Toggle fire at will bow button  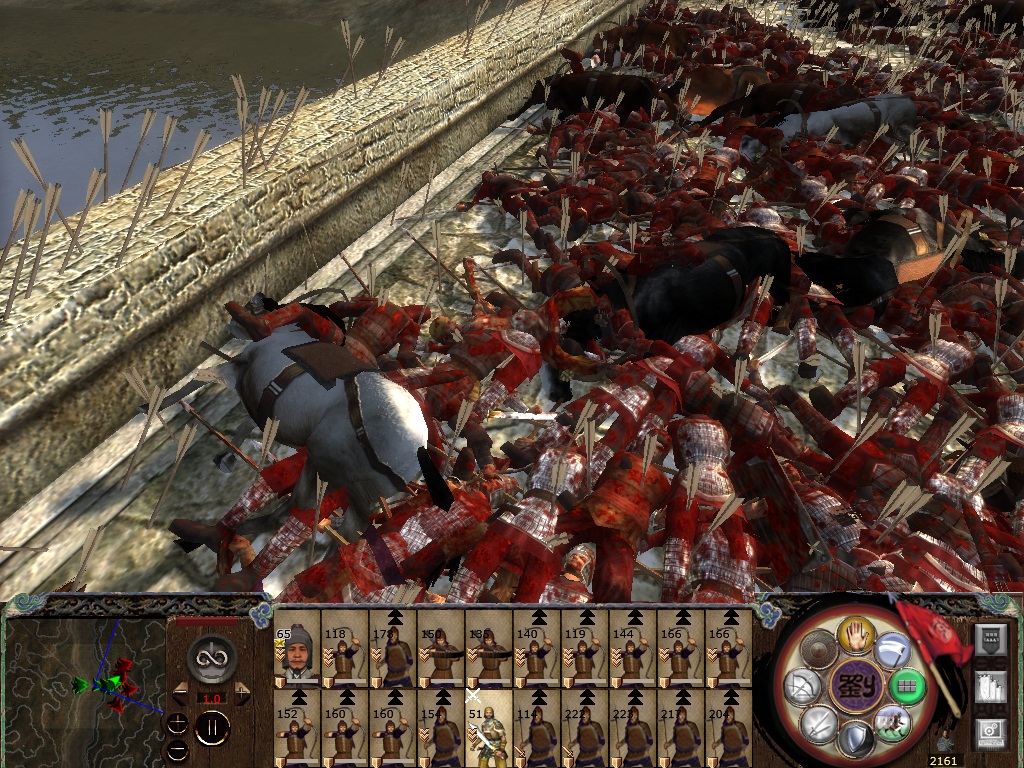(803, 686)
